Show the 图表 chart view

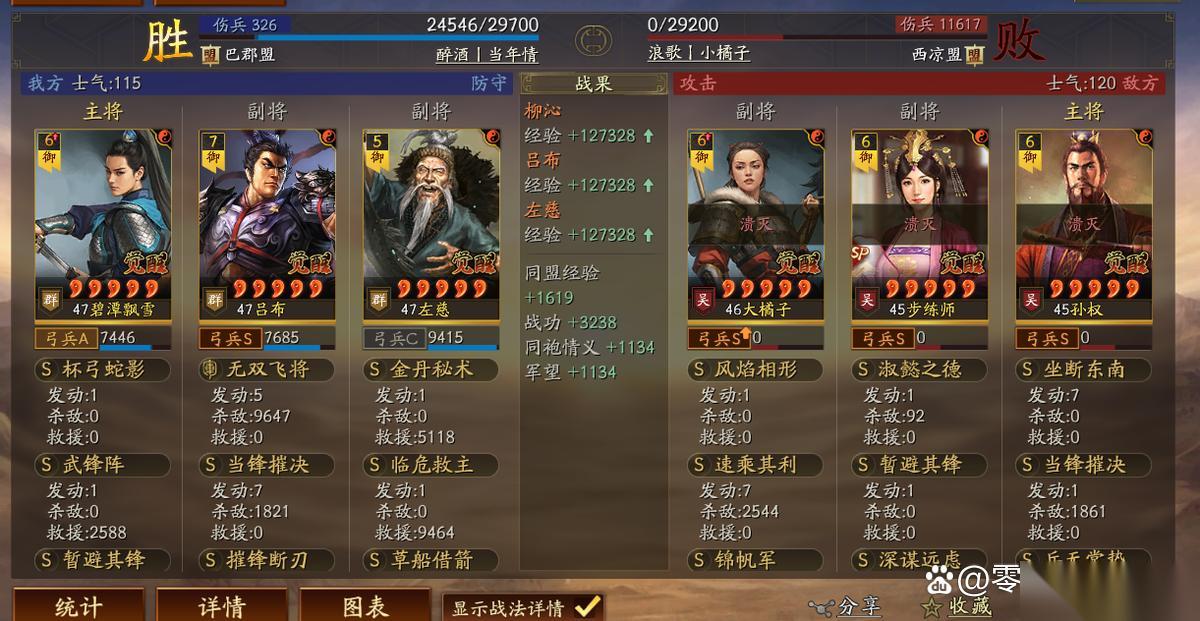(365, 606)
